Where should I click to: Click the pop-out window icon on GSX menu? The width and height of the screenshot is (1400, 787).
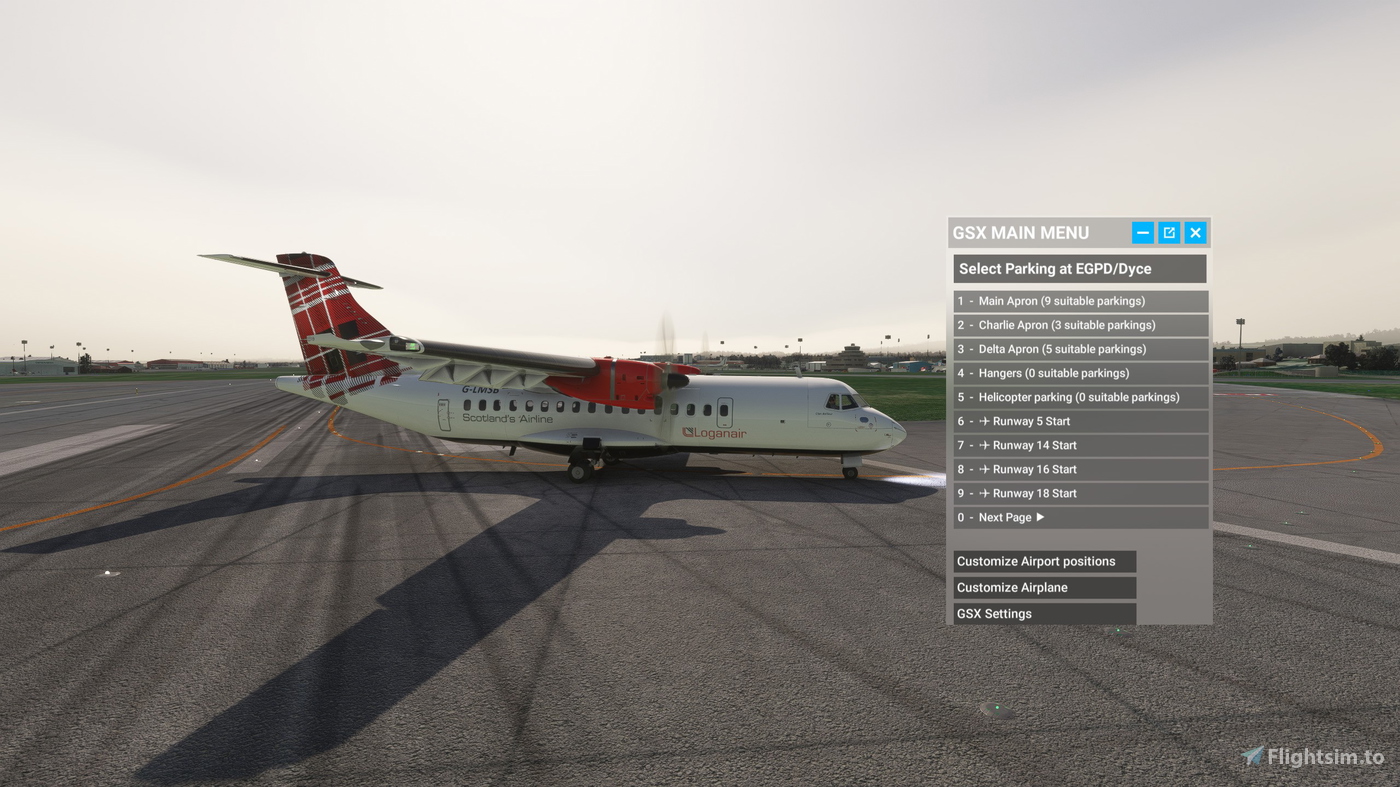(x=1168, y=231)
